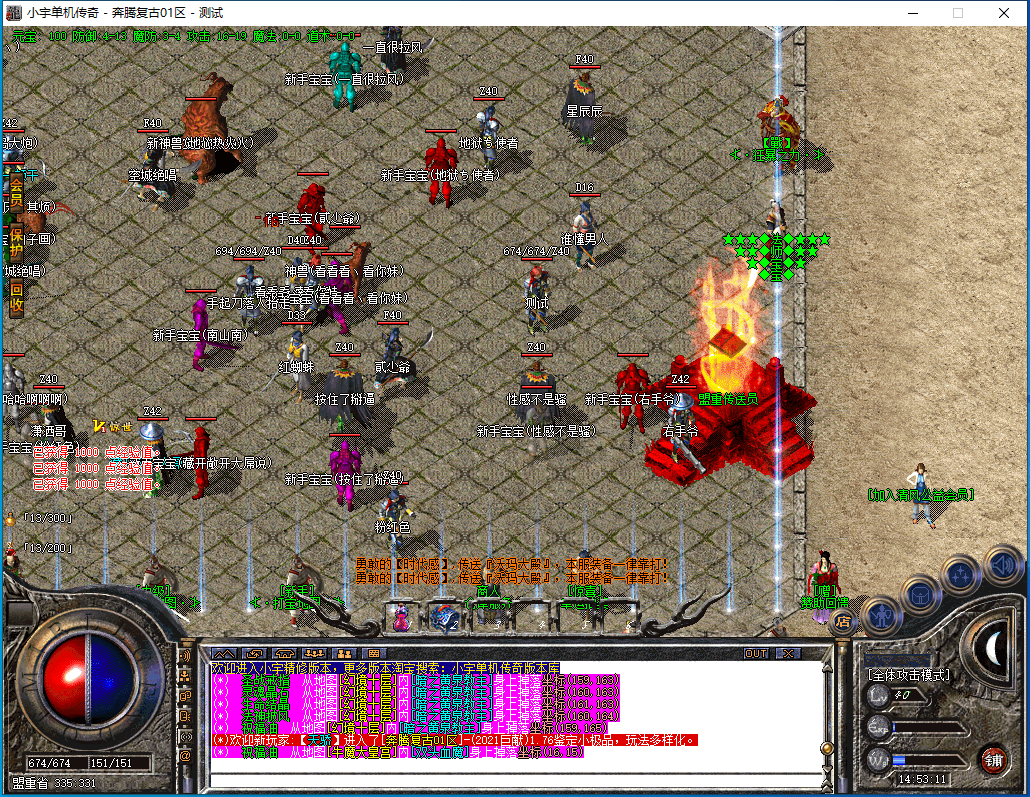Open the character equipment round icon
The width and height of the screenshot is (1030, 797).
tap(880, 613)
